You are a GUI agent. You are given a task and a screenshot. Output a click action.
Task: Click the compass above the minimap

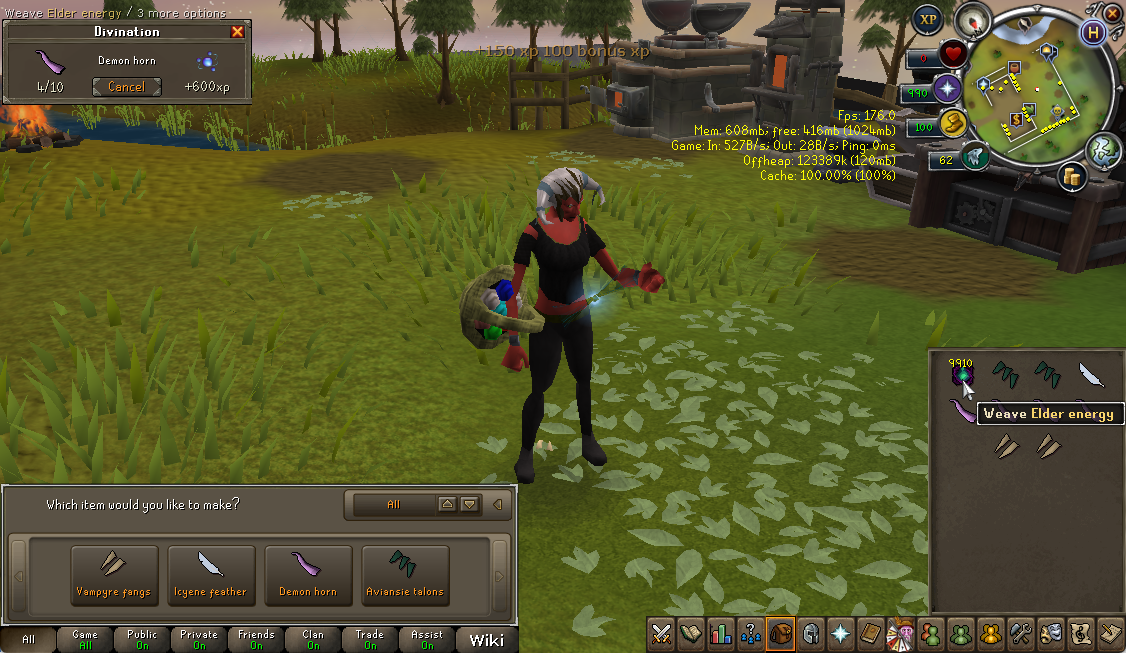[972, 19]
